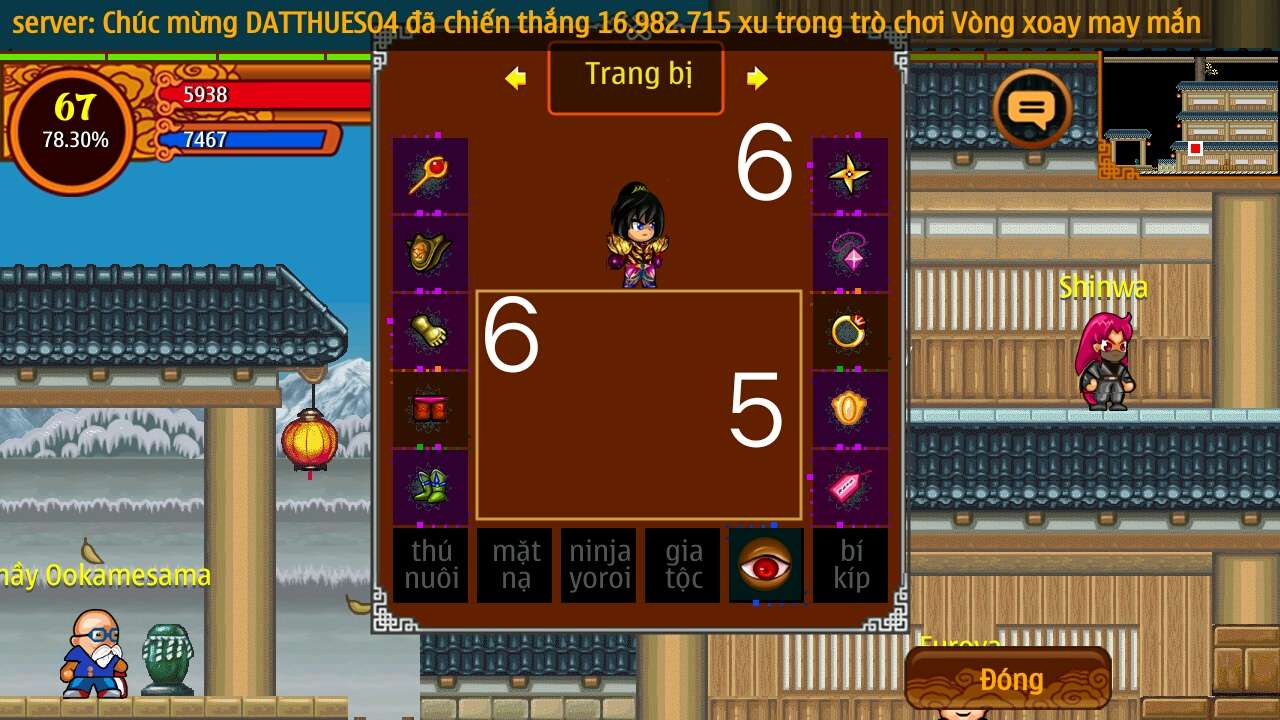Viewport: 1280px width, 720px height.
Task: Select the golden oval charm slot
Action: (850, 409)
